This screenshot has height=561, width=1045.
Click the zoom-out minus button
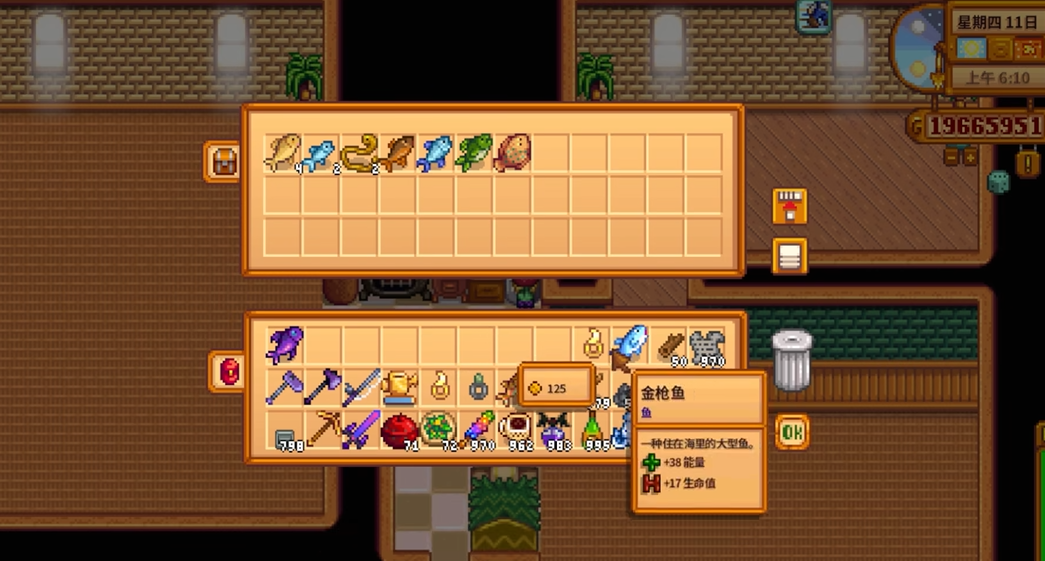(951, 157)
